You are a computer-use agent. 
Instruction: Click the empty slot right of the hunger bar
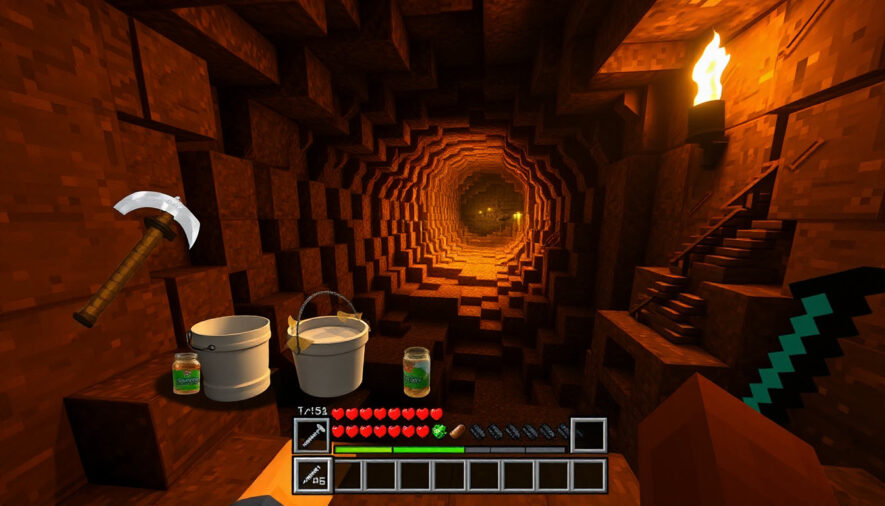(x=588, y=435)
